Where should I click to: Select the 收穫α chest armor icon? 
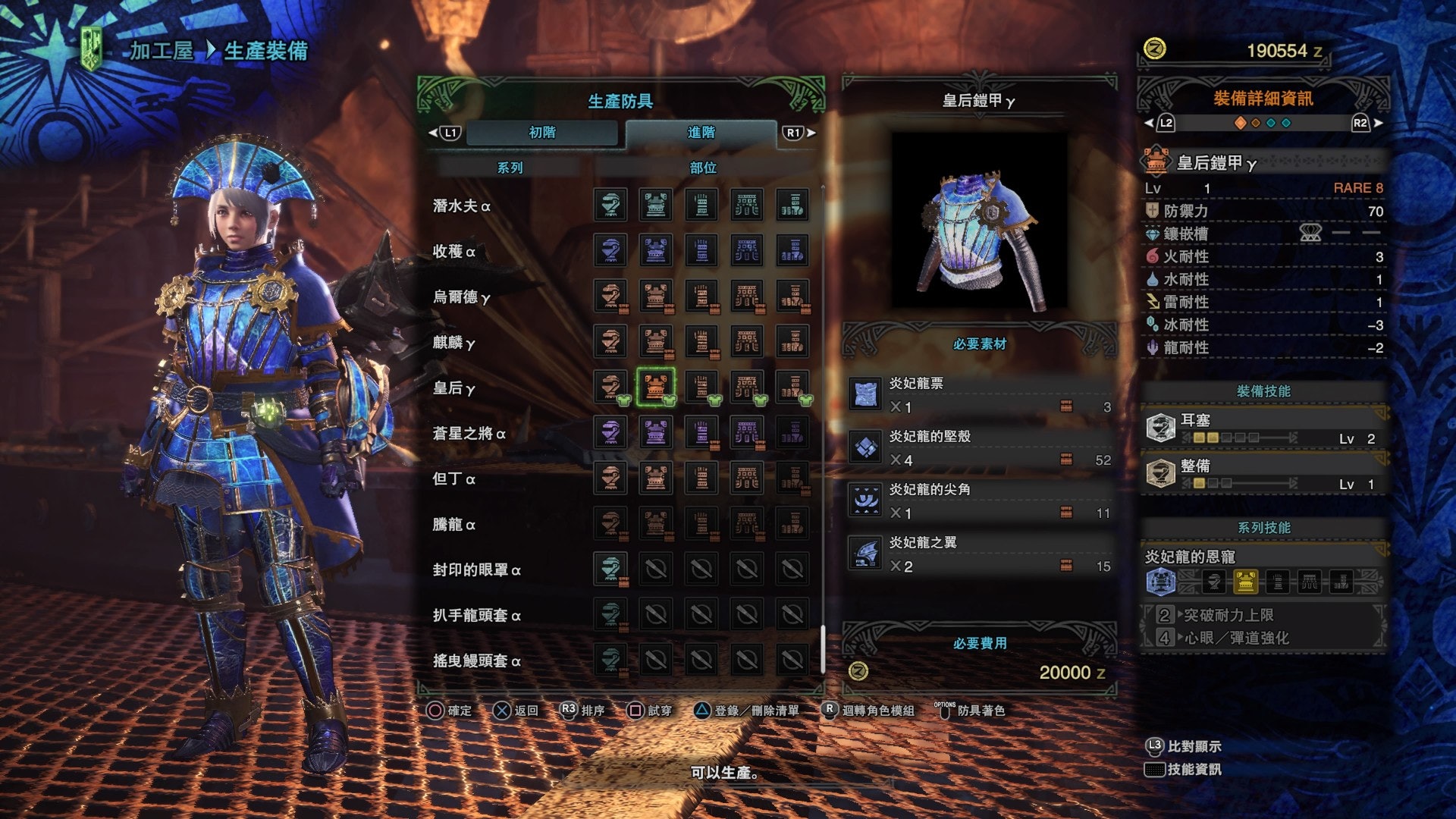[656, 250]
